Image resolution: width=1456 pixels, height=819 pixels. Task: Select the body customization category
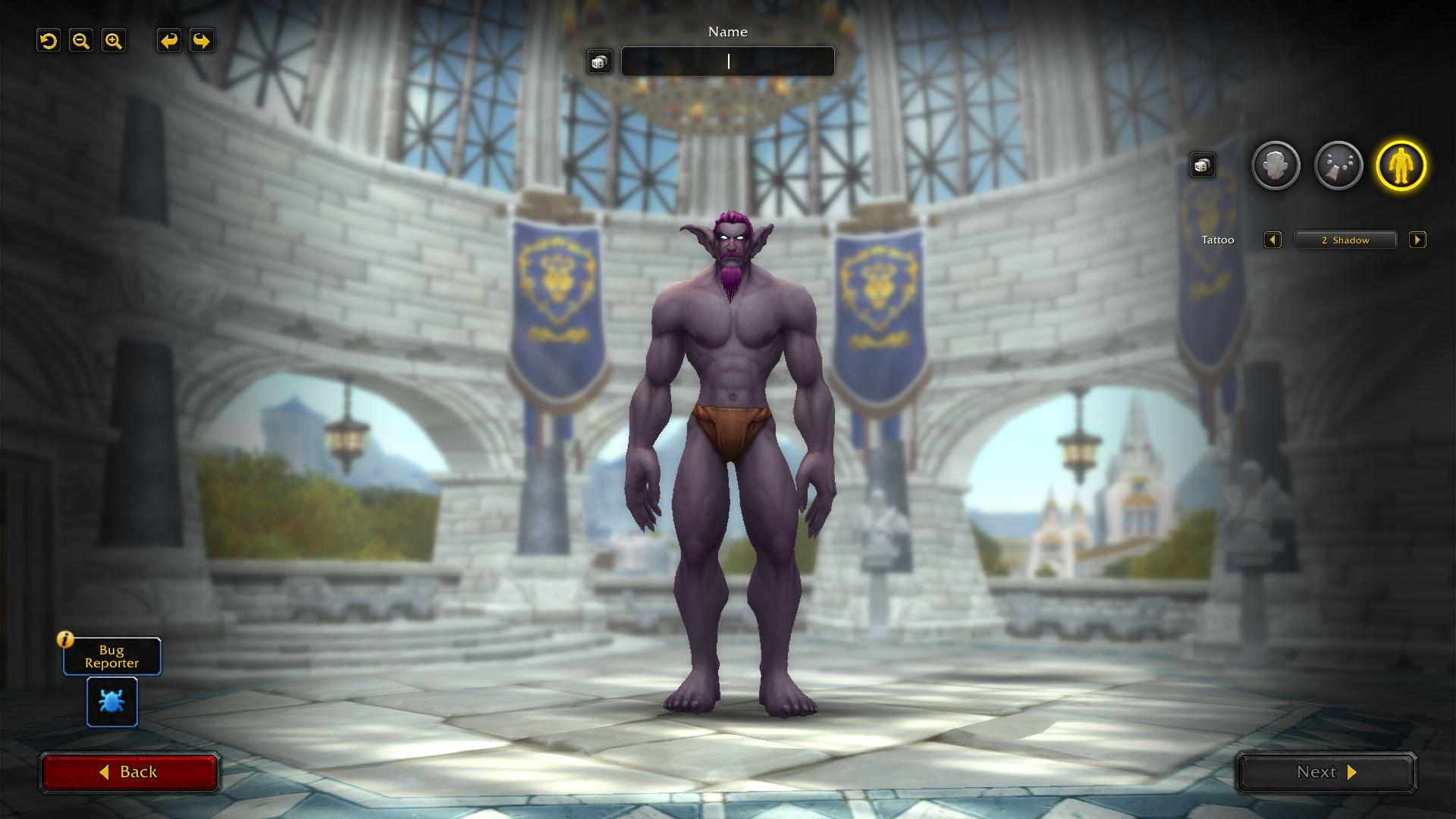pos(1401,165)
